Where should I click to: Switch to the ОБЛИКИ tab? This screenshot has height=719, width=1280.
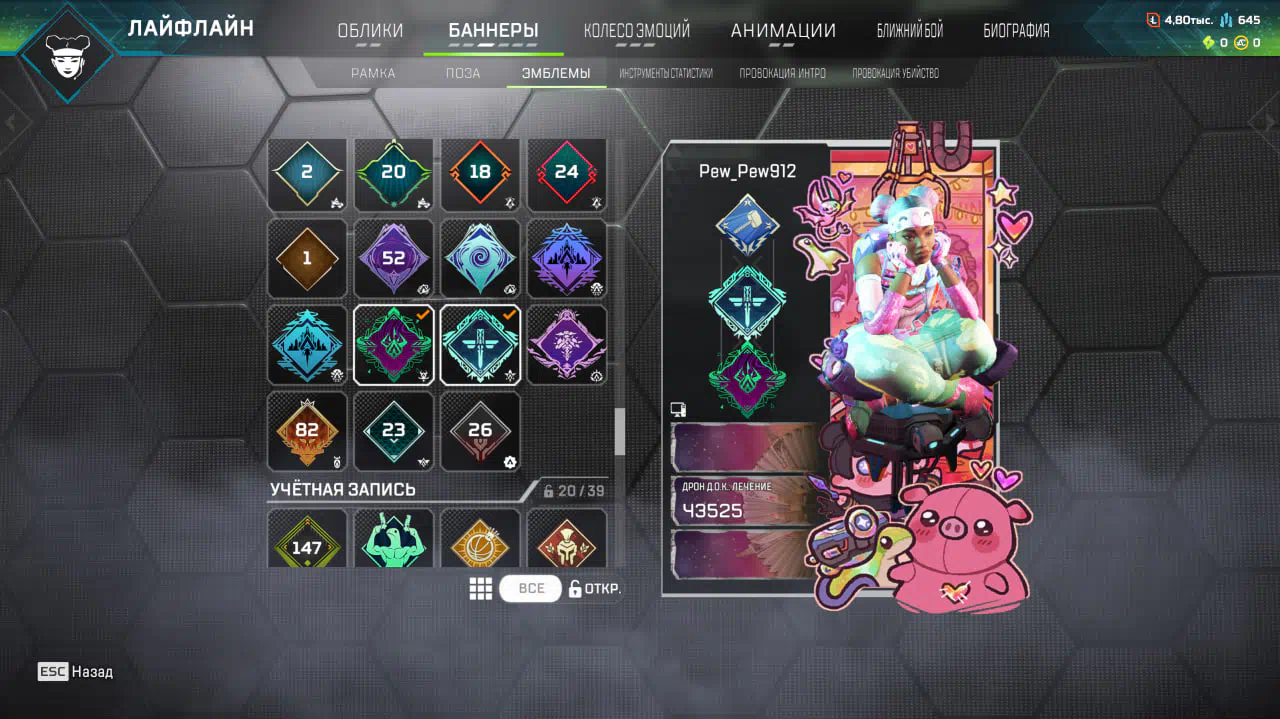click(370, 31)
